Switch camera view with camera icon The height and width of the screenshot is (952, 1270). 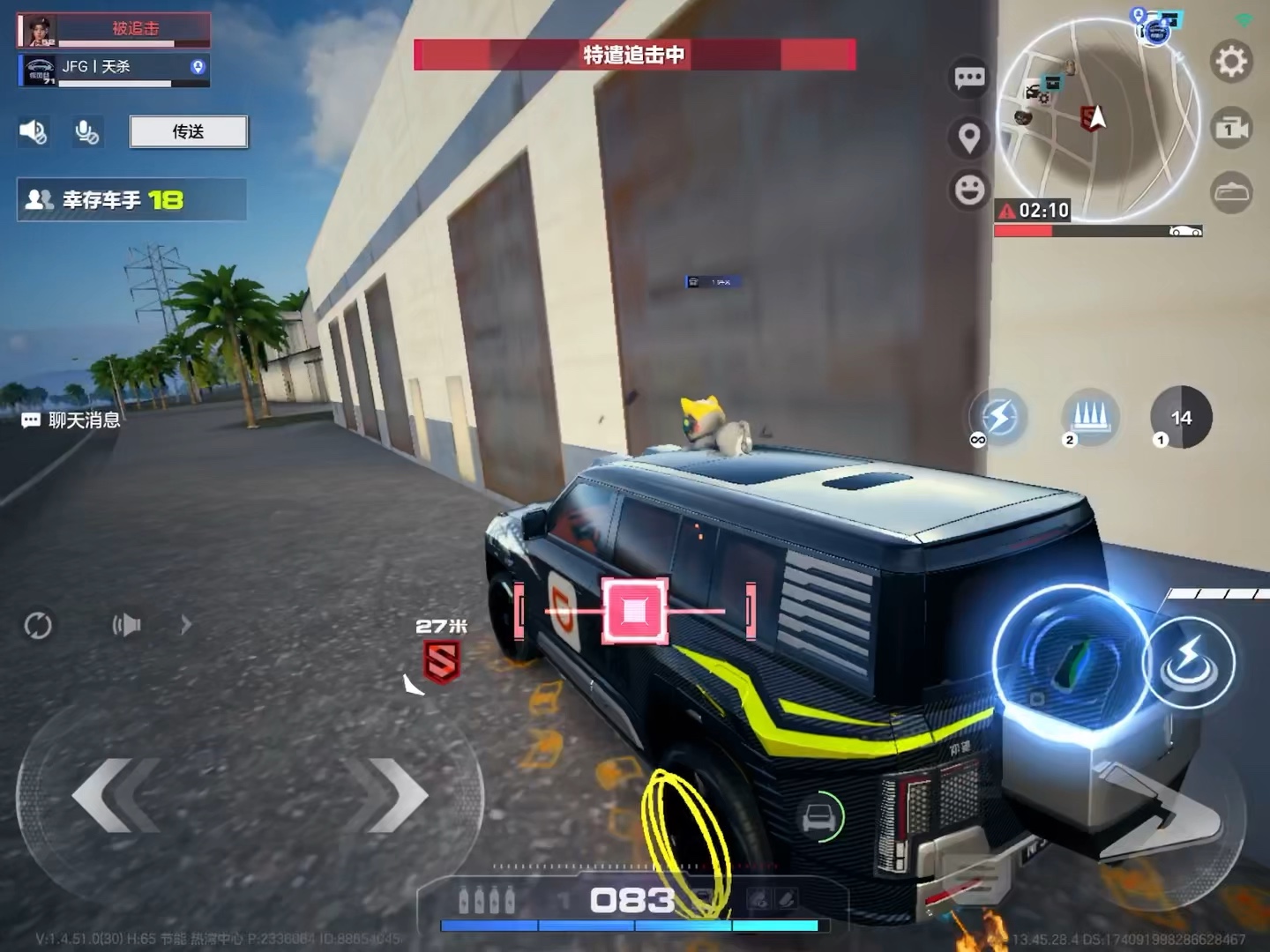[1231, 129]
